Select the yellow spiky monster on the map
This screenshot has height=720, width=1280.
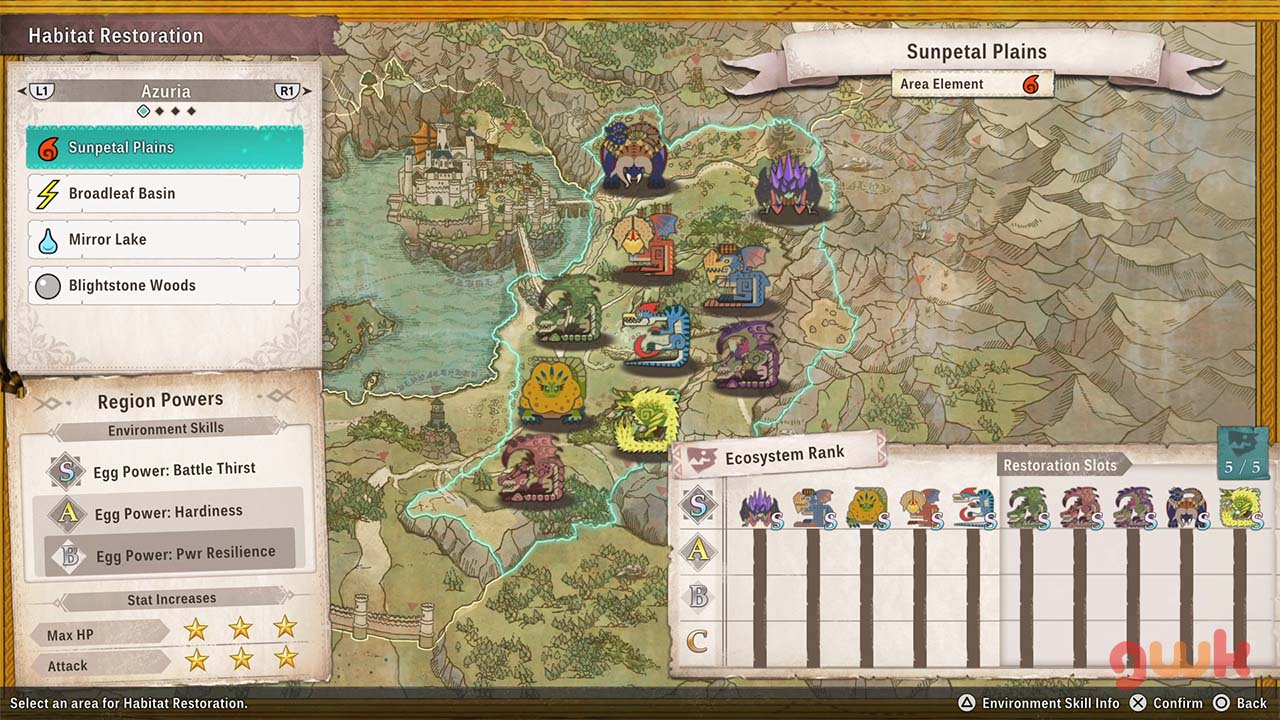click(646, 420)
